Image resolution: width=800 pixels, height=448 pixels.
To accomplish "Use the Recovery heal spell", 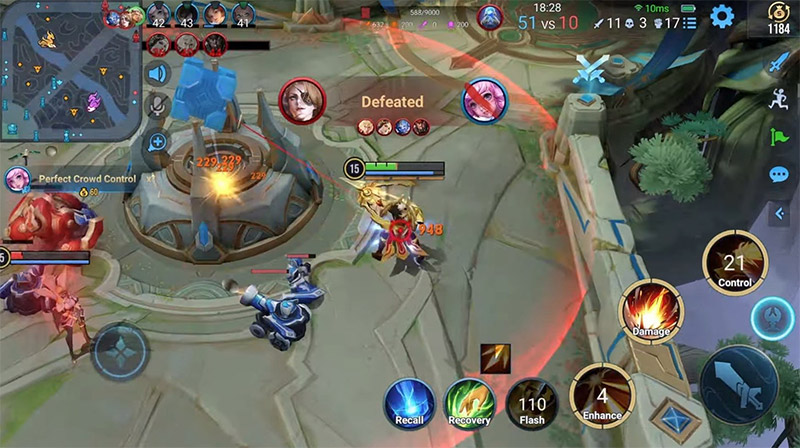I will [470, 403].
